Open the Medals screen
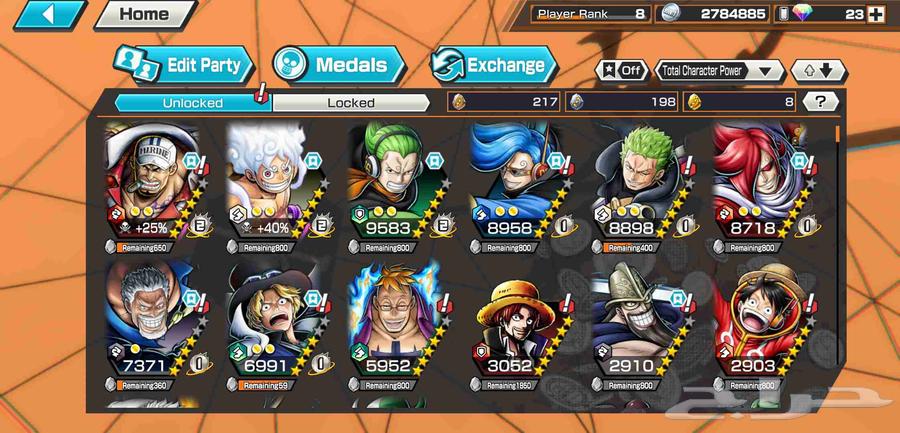Viewport: 900px width, 433px height. pyautogui.click(x=338, y=65)
